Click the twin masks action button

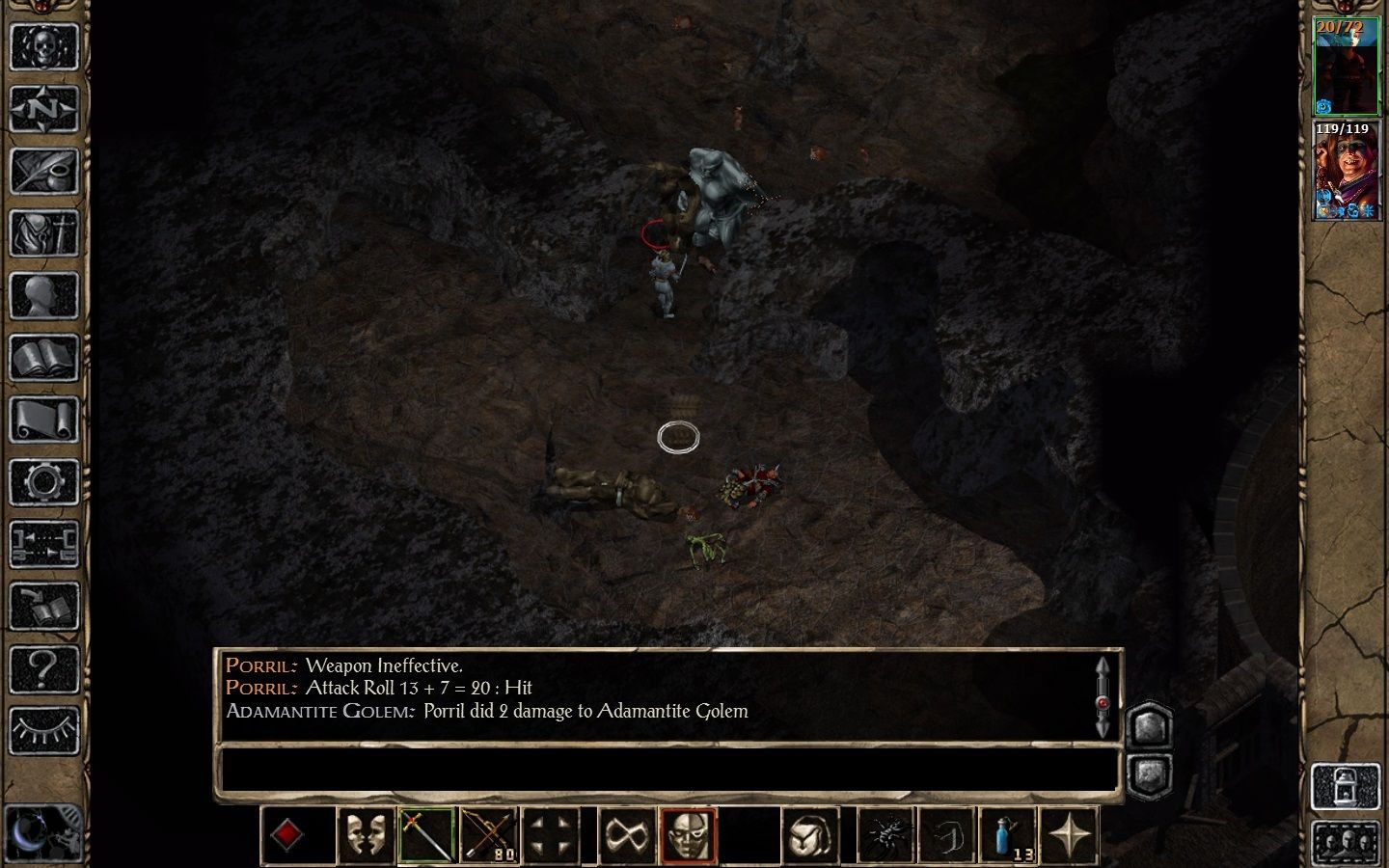click(x=366, y=835)
